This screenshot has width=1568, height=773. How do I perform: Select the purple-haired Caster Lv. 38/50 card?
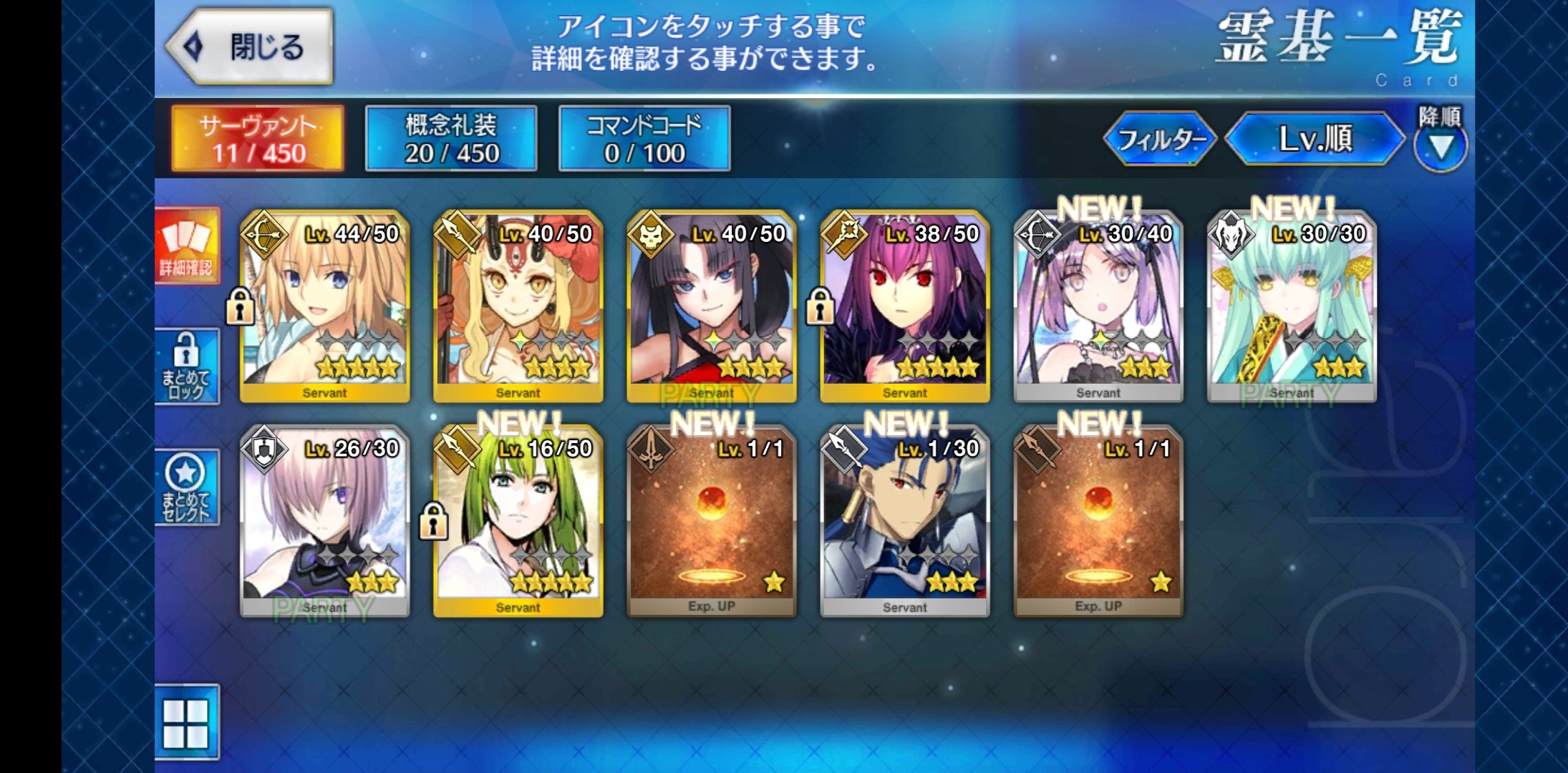point(905,306)
